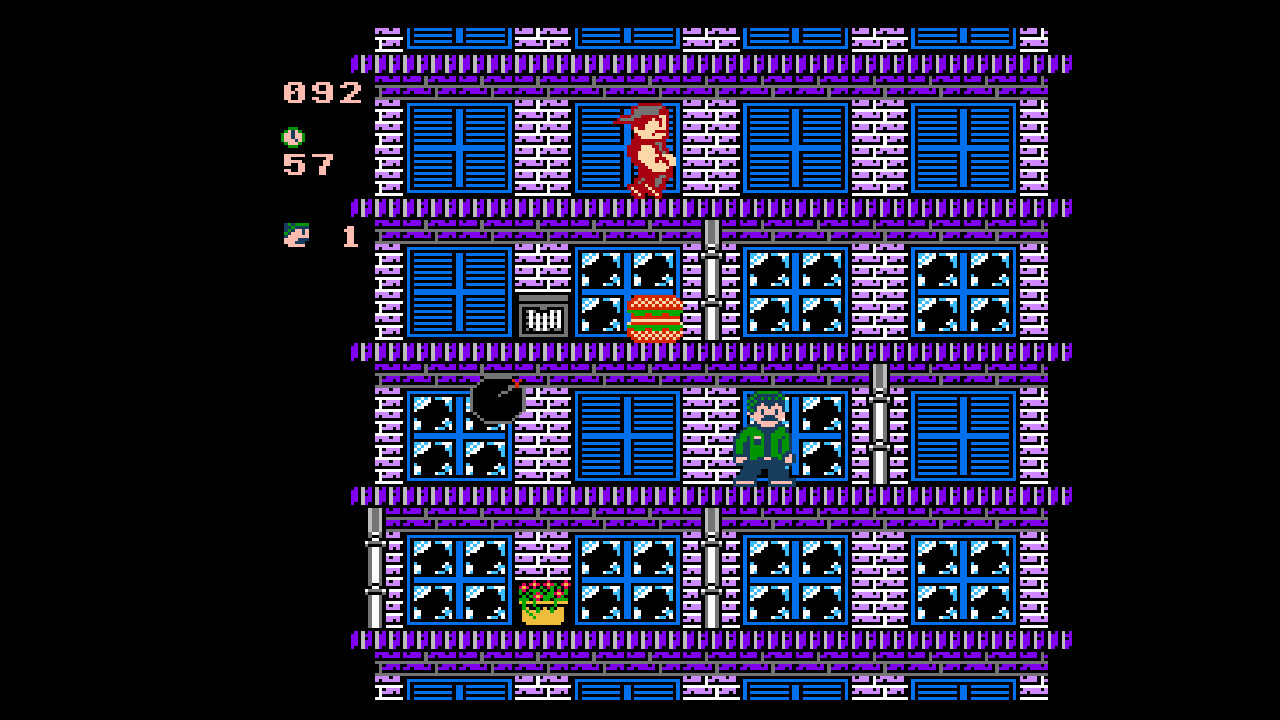The height and width of the screenshot is (720, 1280).
Task: Click the round black bomb with lit fuse
Action: [497, 402]
